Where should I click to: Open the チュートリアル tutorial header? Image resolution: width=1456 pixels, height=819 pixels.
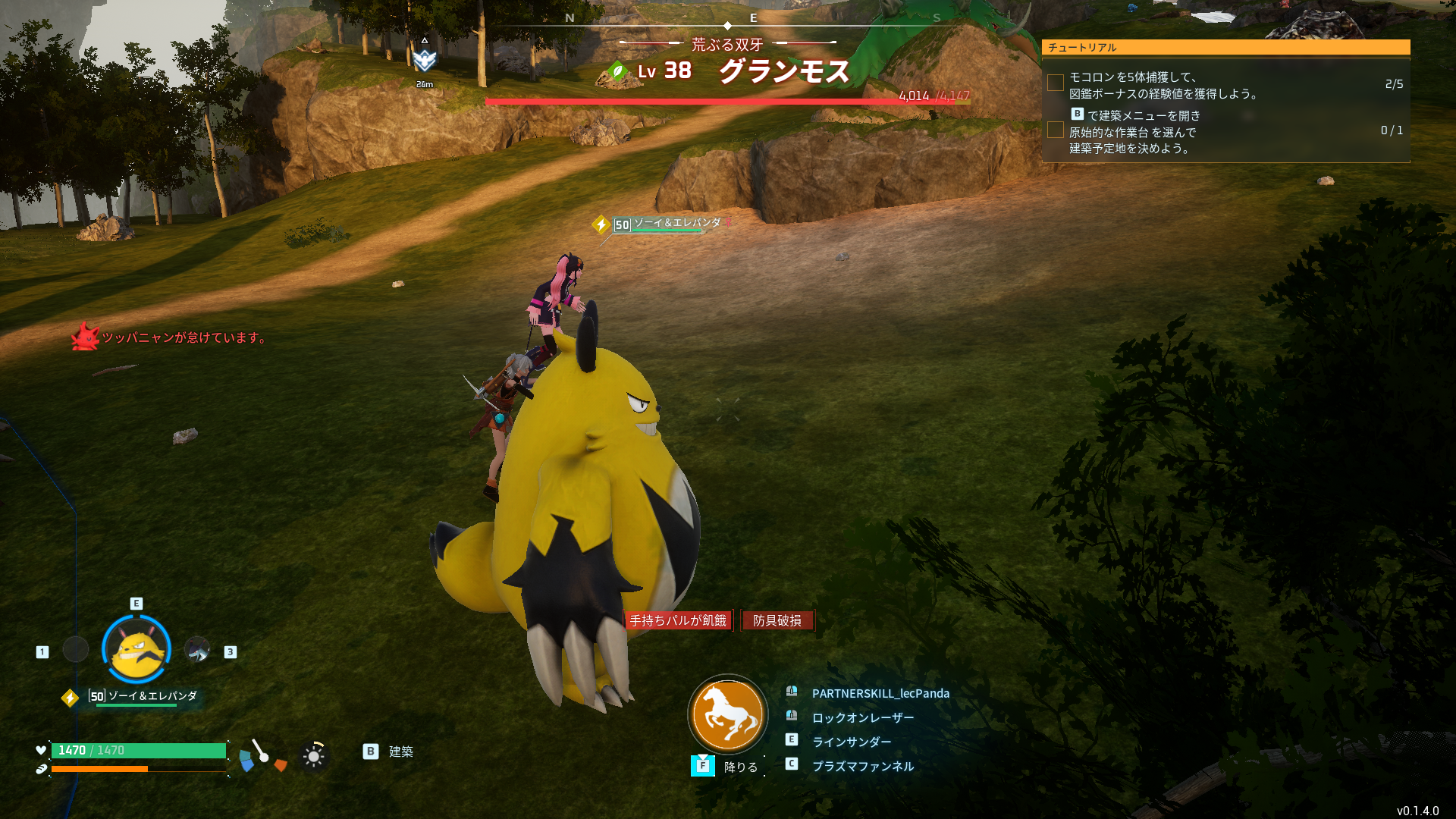click(1225, 47)
